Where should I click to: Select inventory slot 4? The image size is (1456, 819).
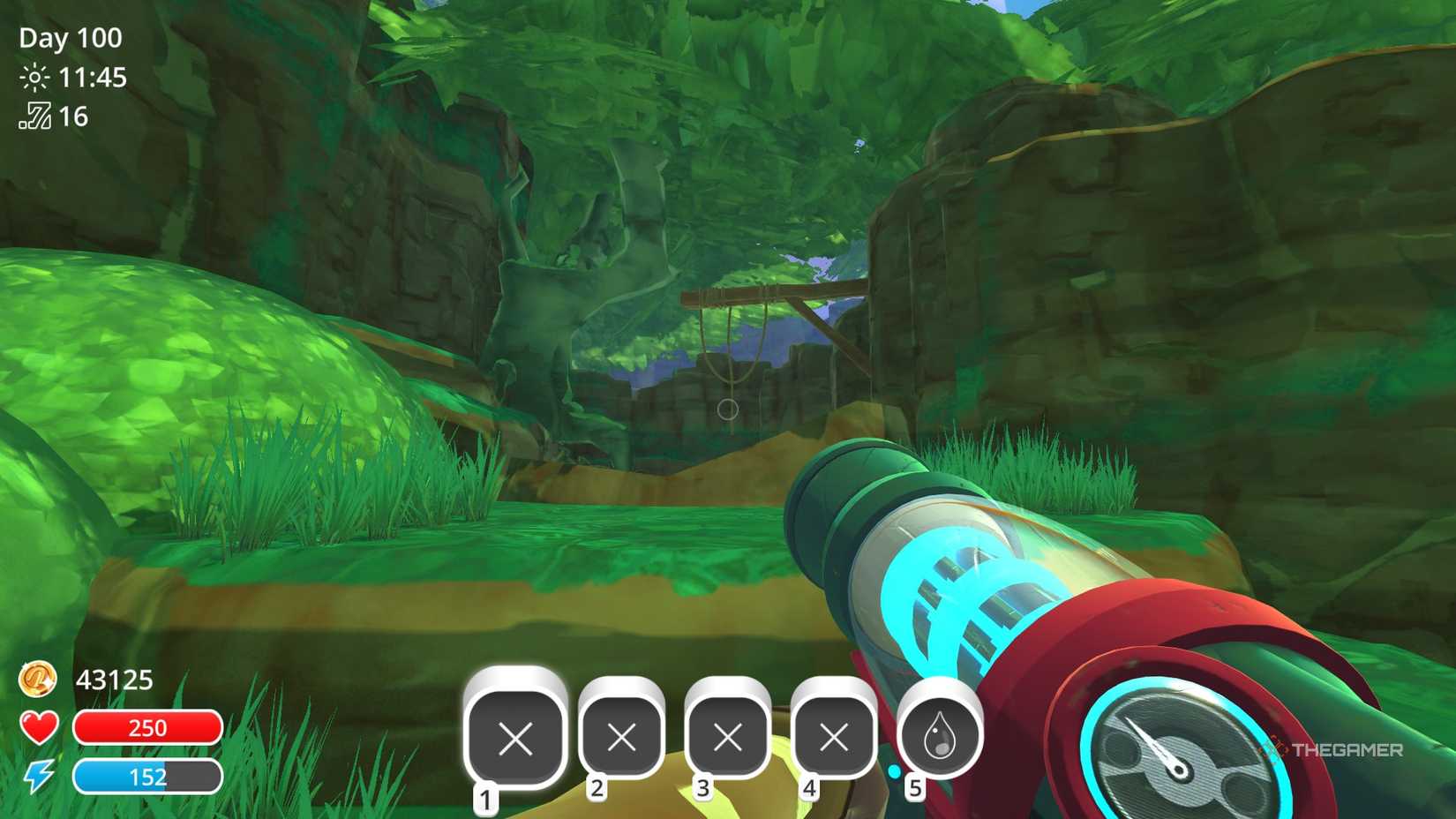point(833,736)
